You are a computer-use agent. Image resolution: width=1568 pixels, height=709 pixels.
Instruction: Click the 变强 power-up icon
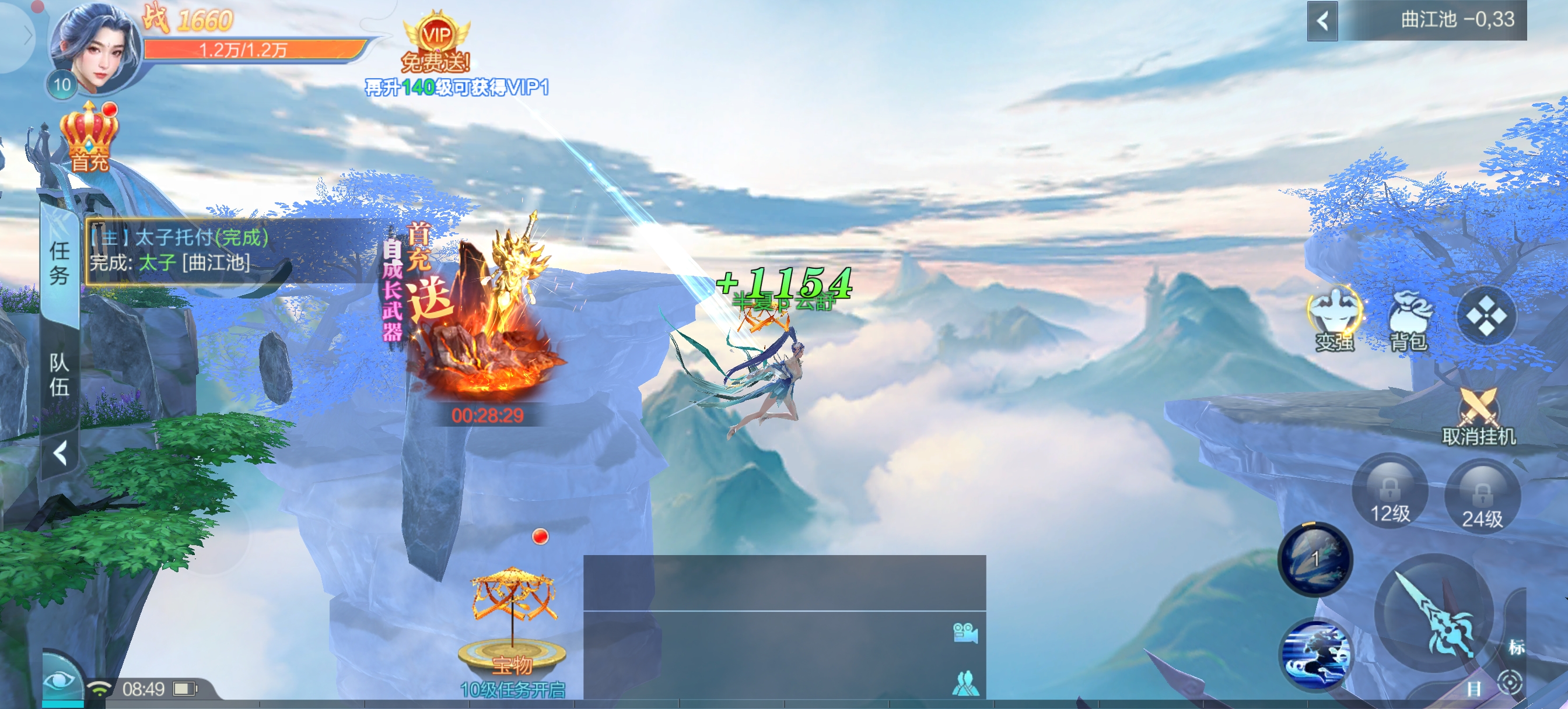[x=1334, y=320]
